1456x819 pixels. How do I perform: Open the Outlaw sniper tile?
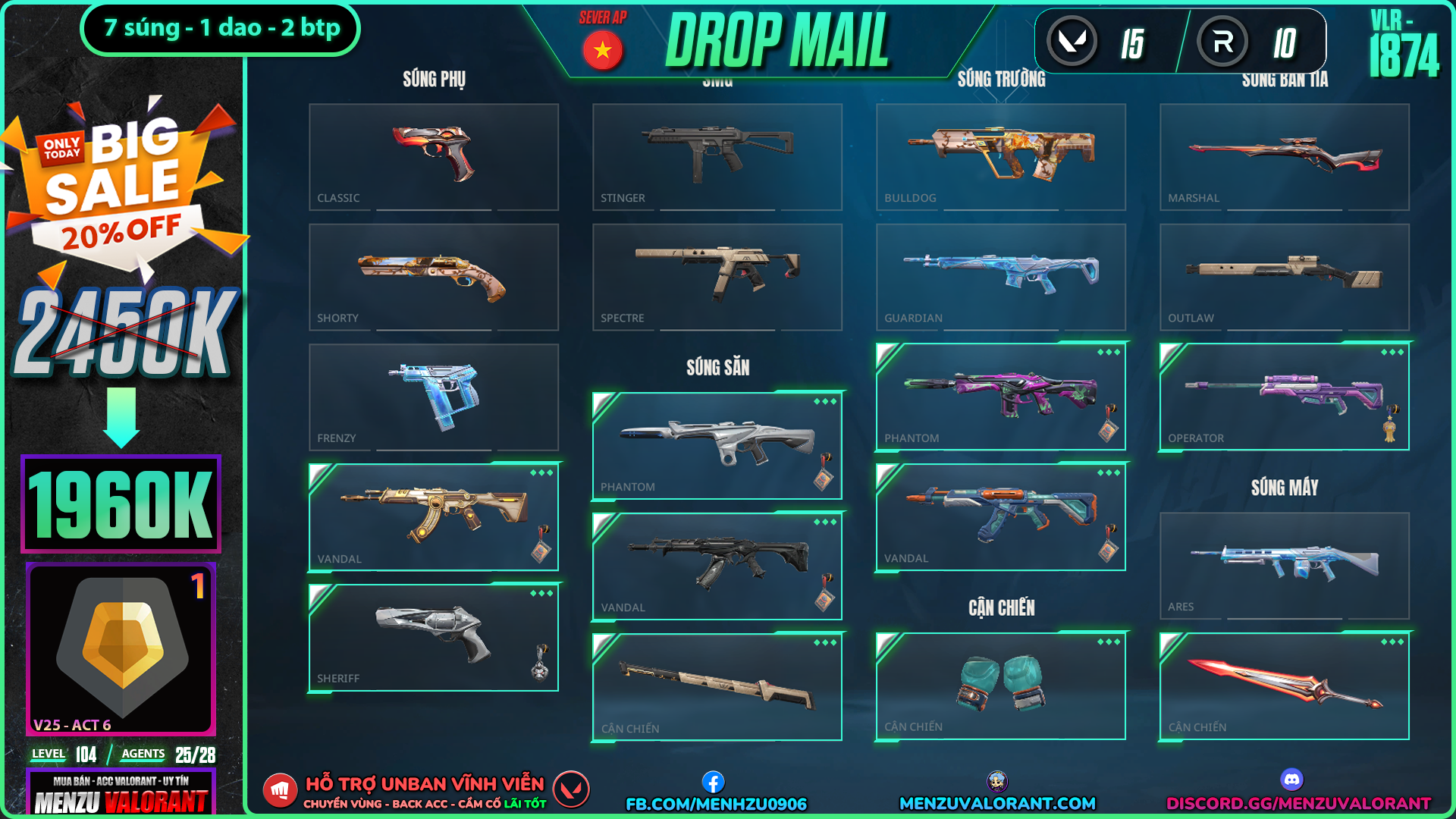coord(1284,277)
